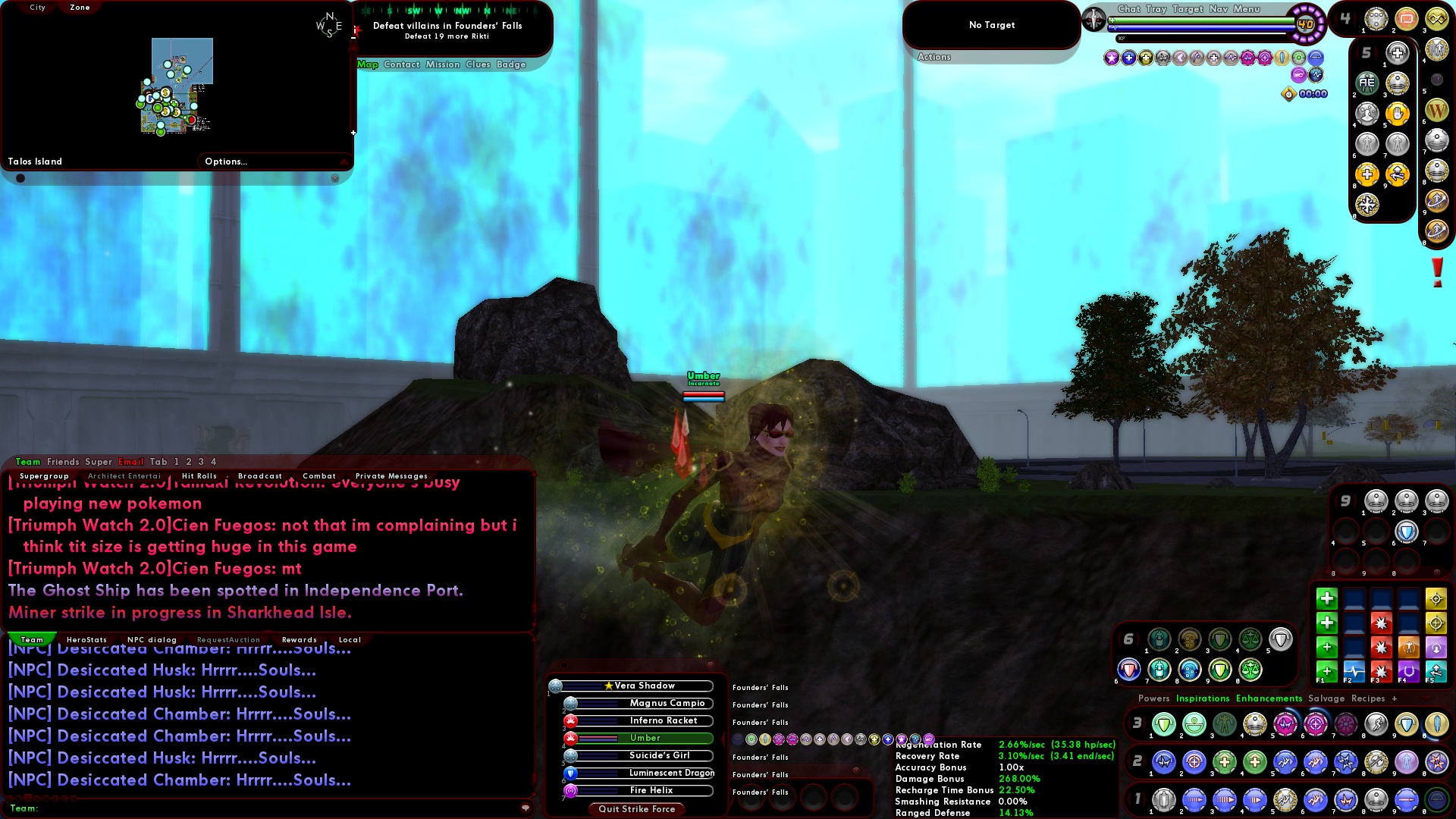Switch to the Salvage tab
This screenshot has width=1456, height=819.
click(x=1326, y=698)
